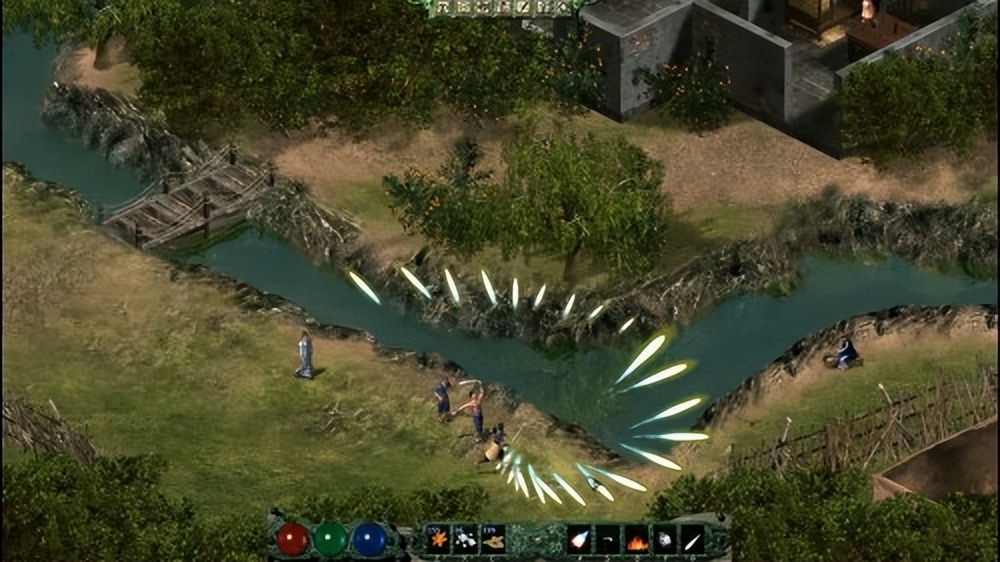This screenshot has height=562, width=1000.
Task: Use the orange maple leaf item
Action: point(438,540)
